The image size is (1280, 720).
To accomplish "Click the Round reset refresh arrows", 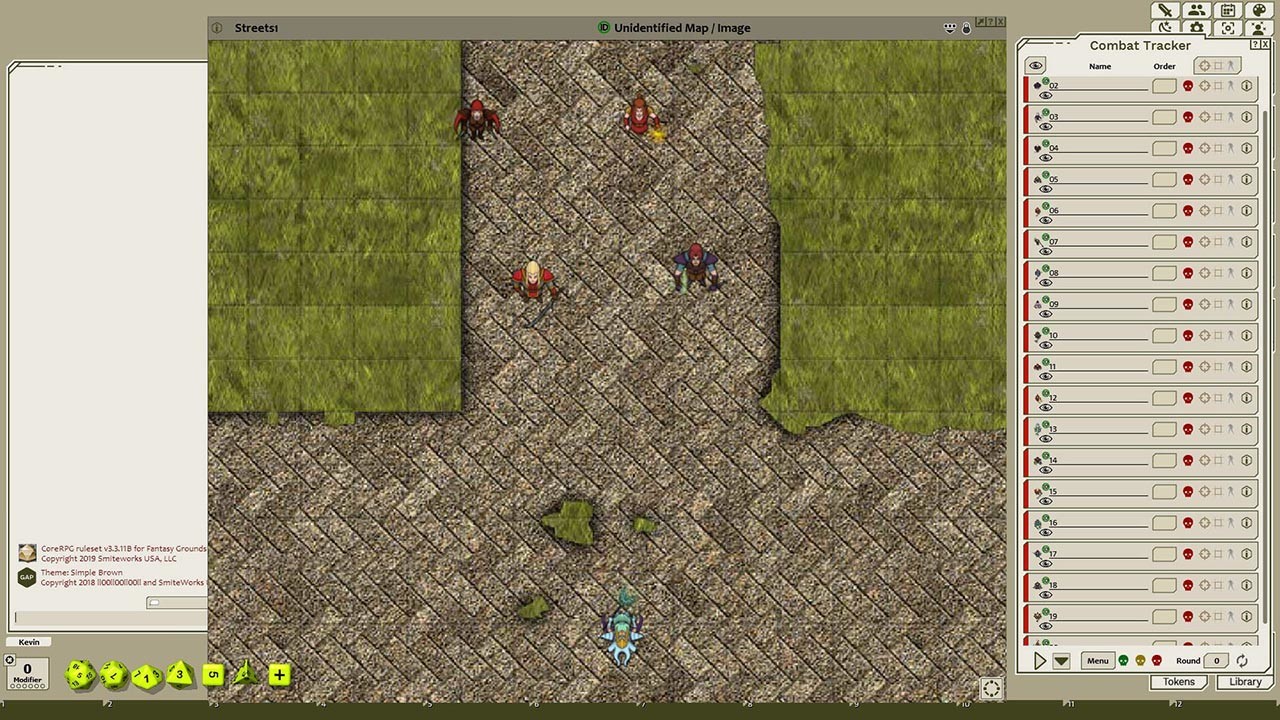I will [1241, 661].
